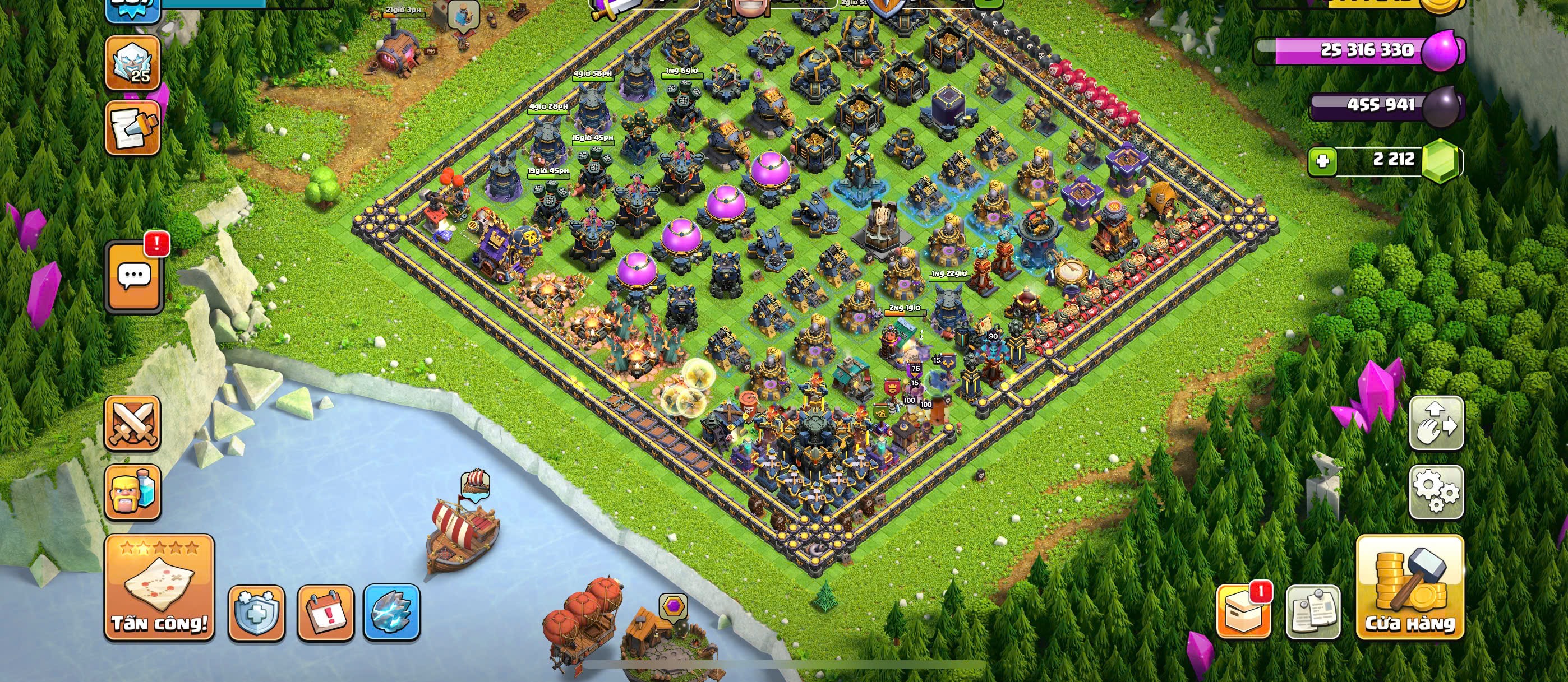1568x682 pixels.
Task: Open the barbarian army training button
Action: click(x=133, y=492)
